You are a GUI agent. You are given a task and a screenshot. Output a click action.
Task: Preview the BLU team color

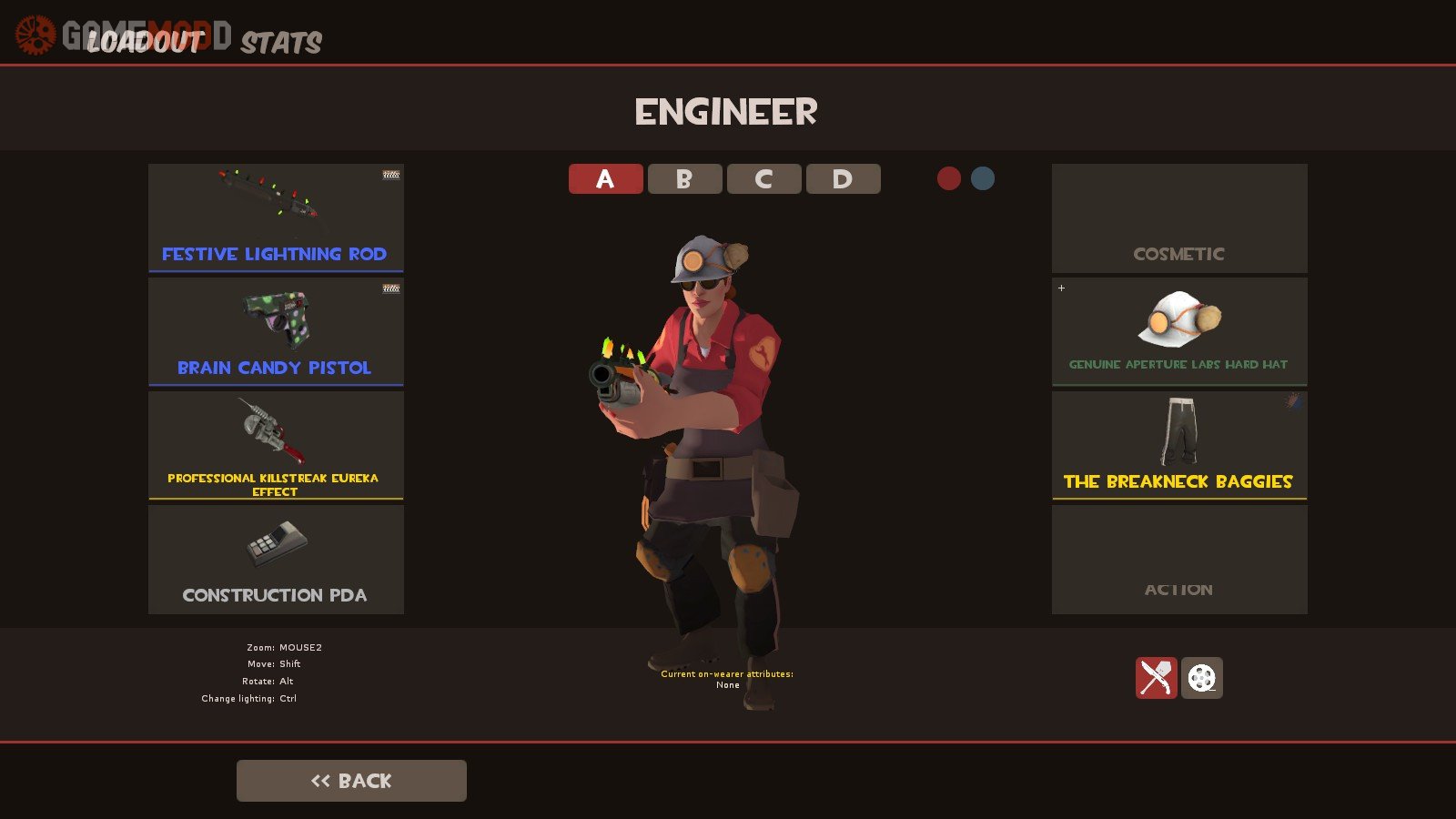coord(983,178)
